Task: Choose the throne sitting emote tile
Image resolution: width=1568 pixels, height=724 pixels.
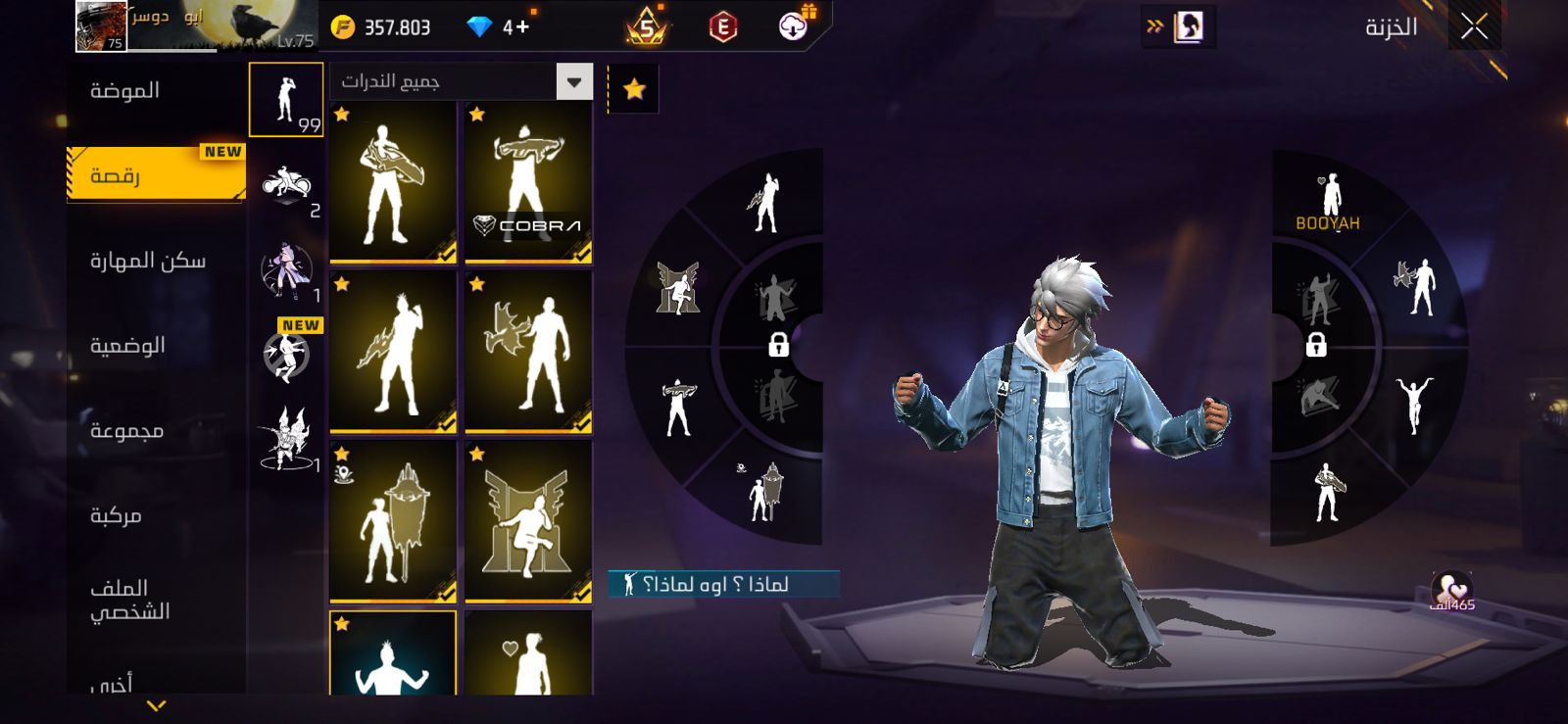Action: click(528, 521)
